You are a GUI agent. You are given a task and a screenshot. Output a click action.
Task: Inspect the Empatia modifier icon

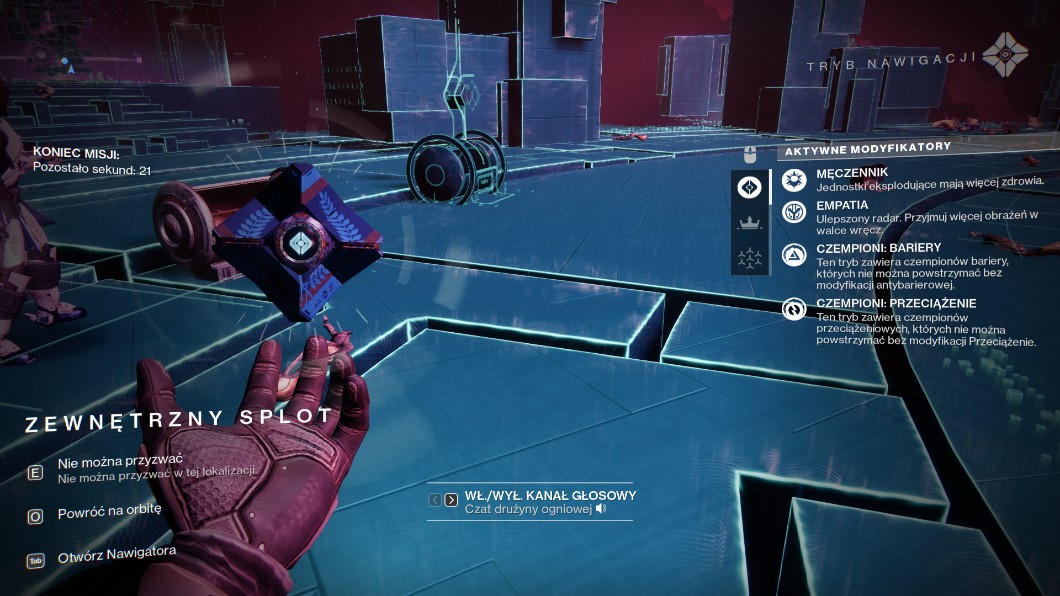(794, 213)
